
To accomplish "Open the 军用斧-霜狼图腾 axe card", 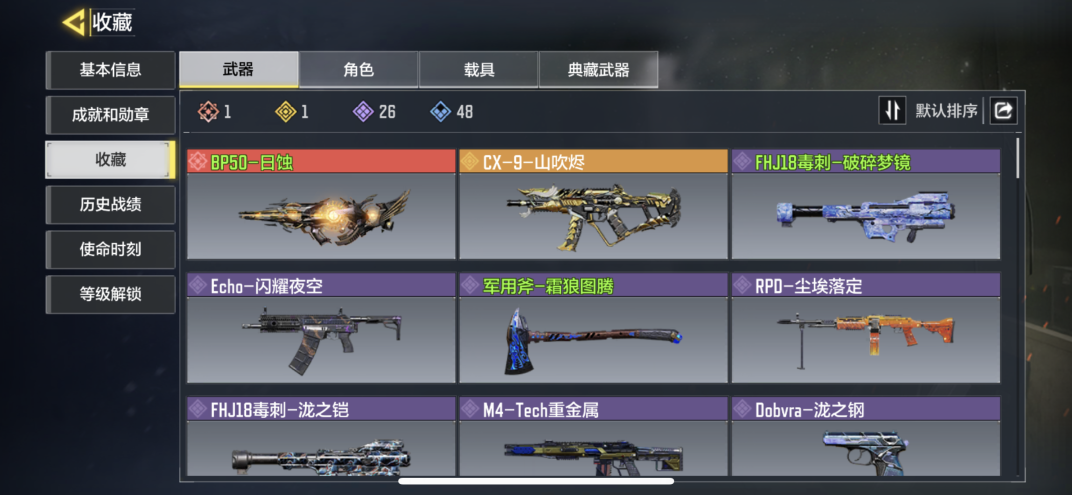I will (593, 329).
